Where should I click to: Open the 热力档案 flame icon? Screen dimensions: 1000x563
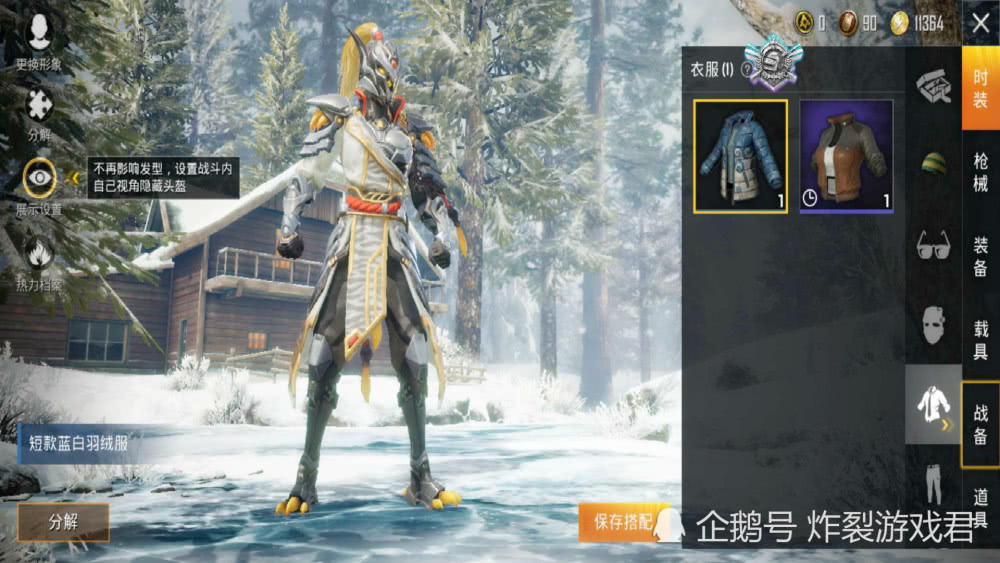coord(39,260)
